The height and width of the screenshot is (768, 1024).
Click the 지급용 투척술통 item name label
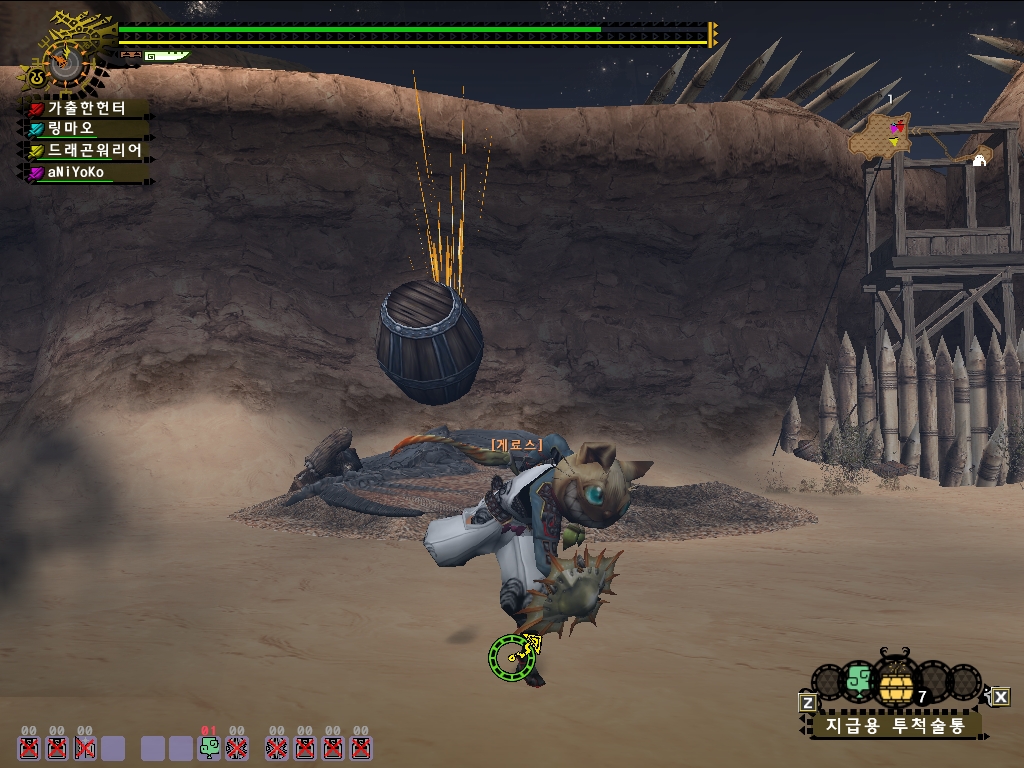coord(895,725)
